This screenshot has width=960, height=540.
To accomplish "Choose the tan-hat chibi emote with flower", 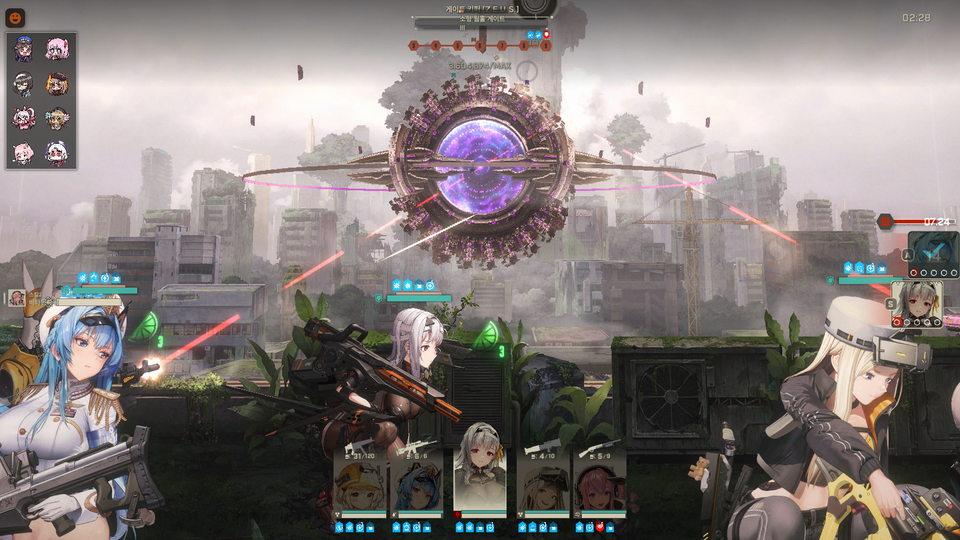I will (x=56, y=118).
